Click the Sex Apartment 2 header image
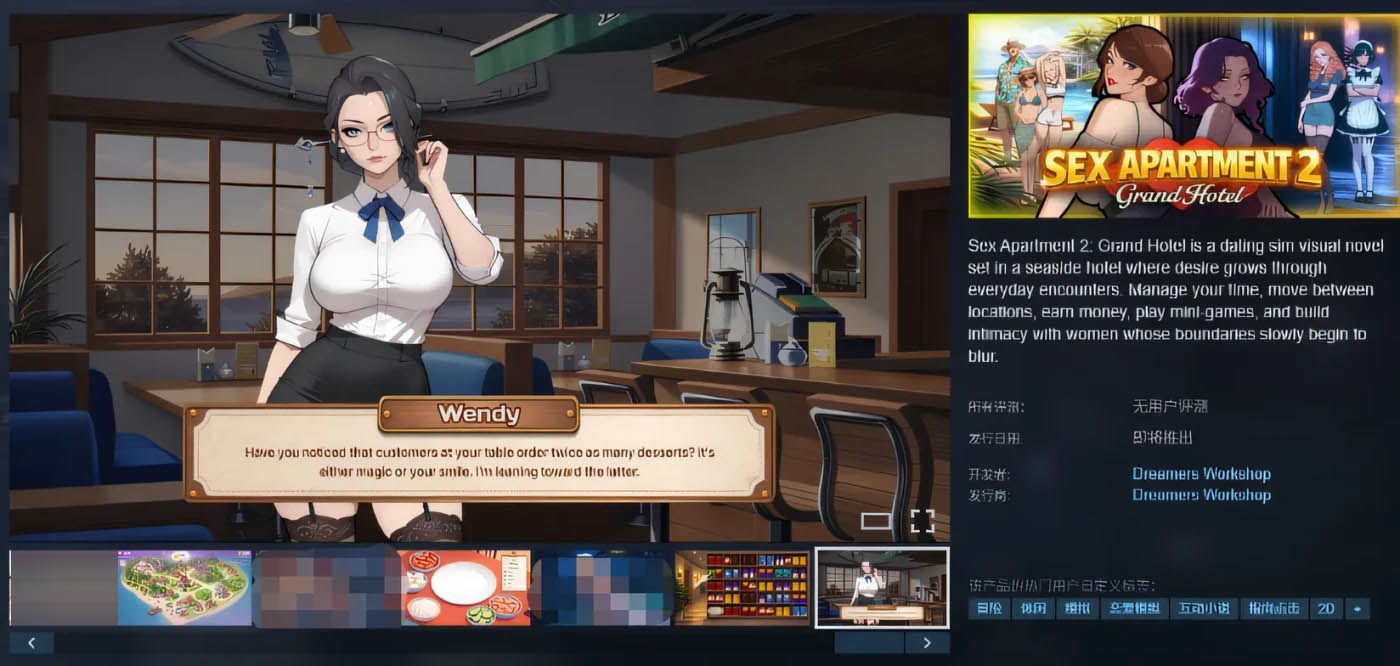Viewport: 1400px width, 666px height. pos(1184,116)
